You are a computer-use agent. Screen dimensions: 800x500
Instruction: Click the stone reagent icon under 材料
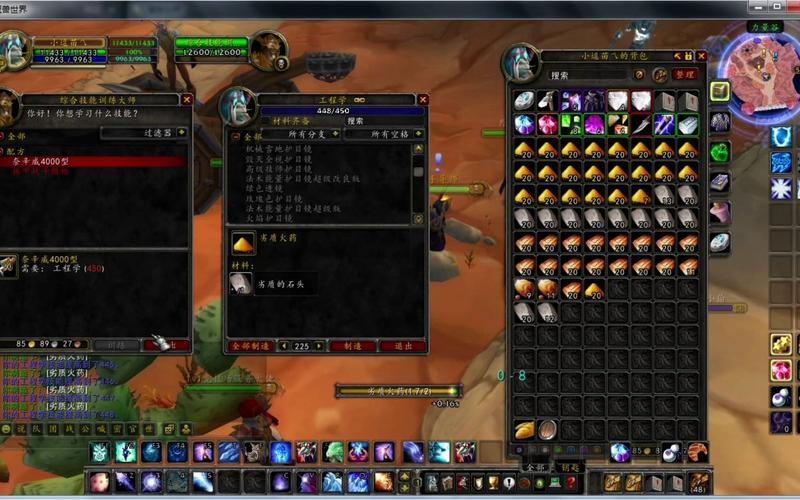coord(241,284)
